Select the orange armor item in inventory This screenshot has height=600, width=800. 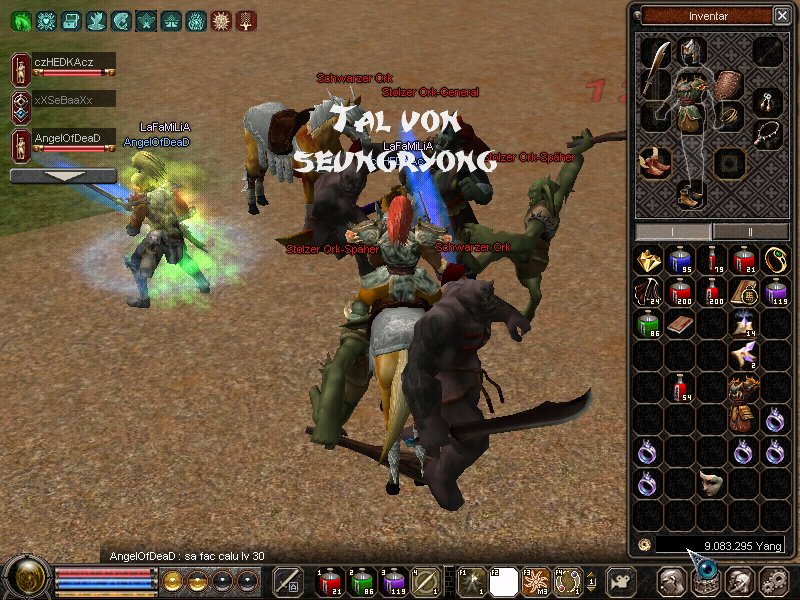tap(743, 390)
